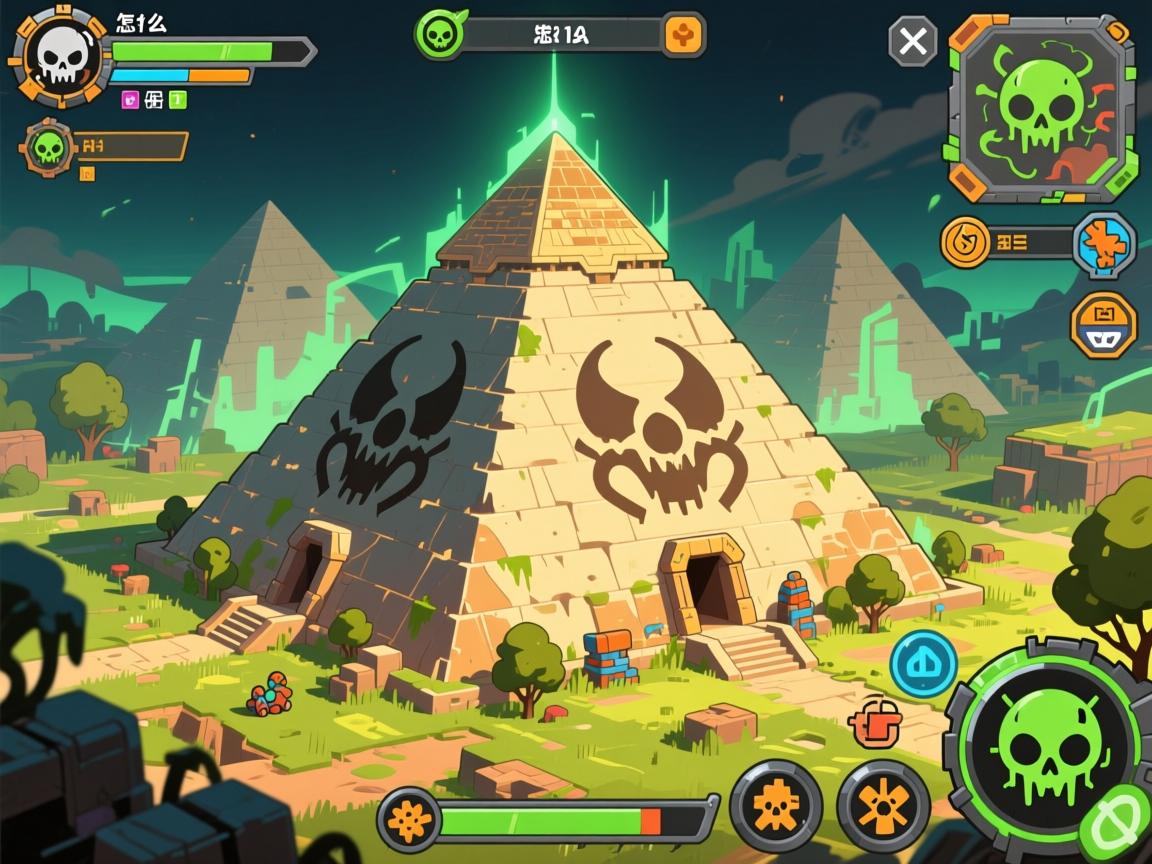
Task: Activate the blue circular home button
Action: point(923,664)
